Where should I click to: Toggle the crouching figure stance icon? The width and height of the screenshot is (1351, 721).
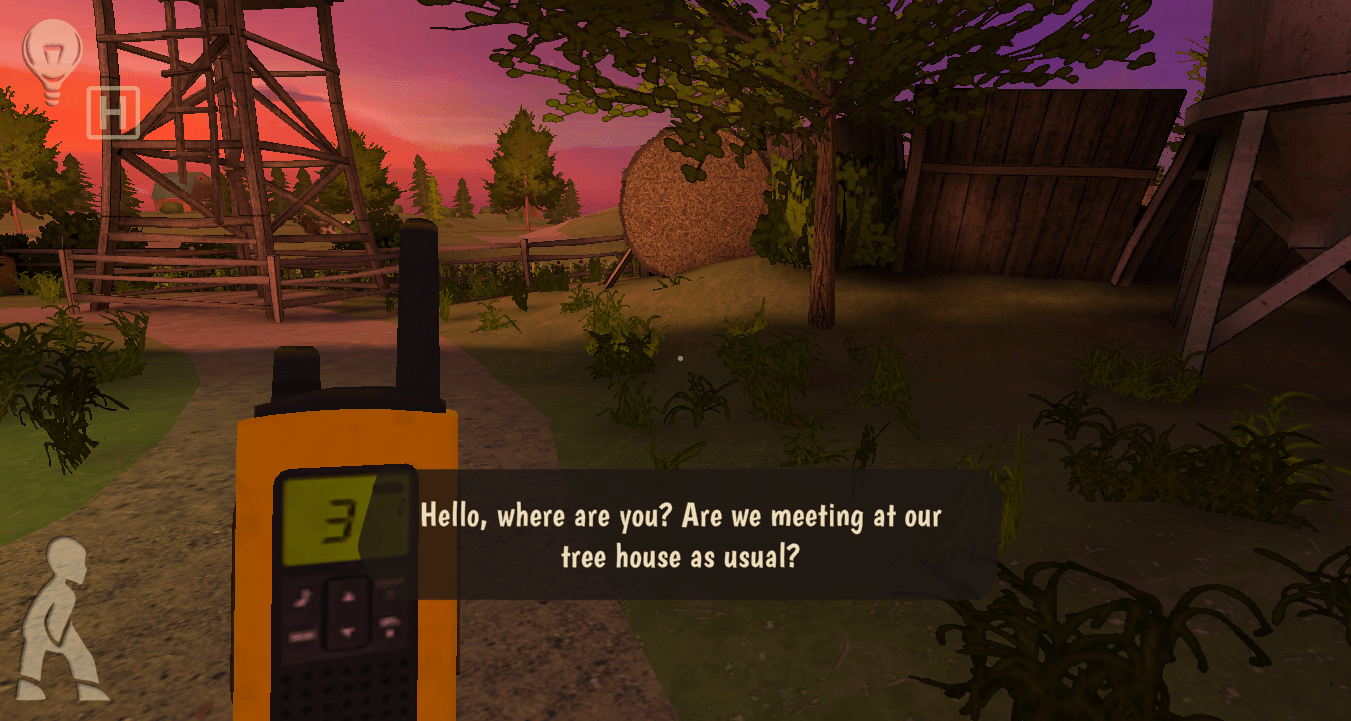[62, 619]
